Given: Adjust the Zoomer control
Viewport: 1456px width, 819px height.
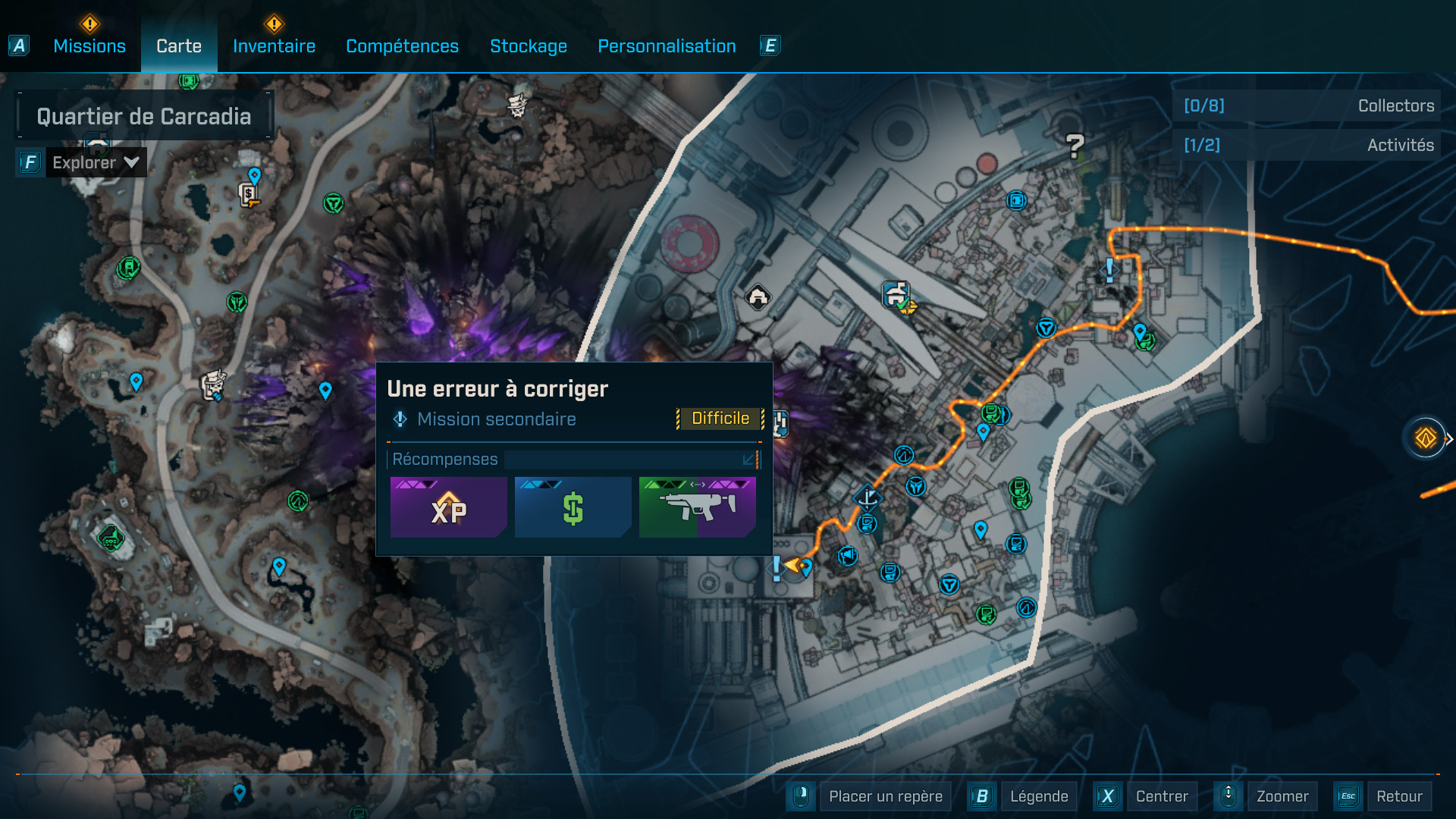Looking at the screenshot, I should coord(1282,796).
